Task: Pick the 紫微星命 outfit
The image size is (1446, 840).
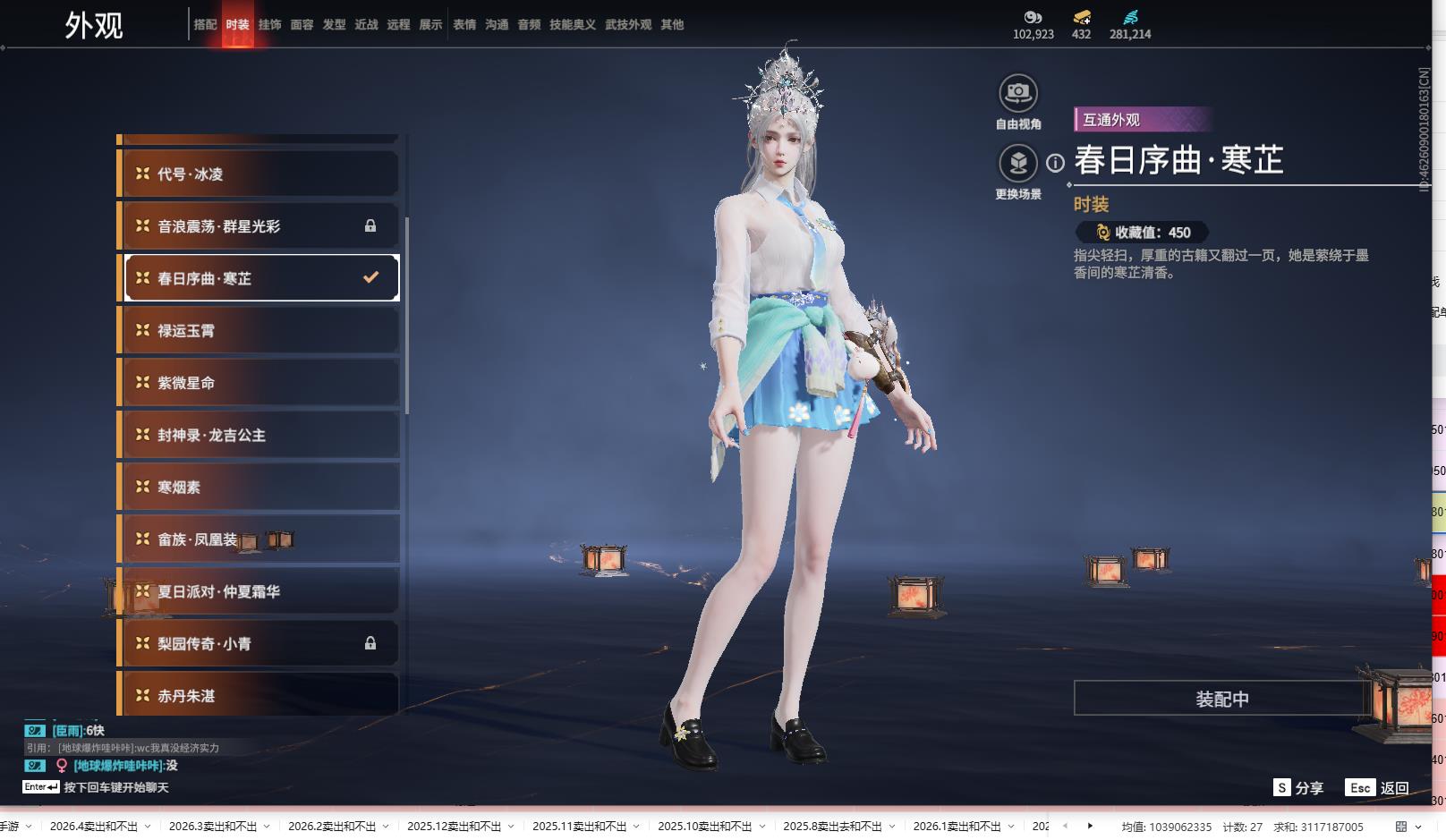Action: (259, 383)
